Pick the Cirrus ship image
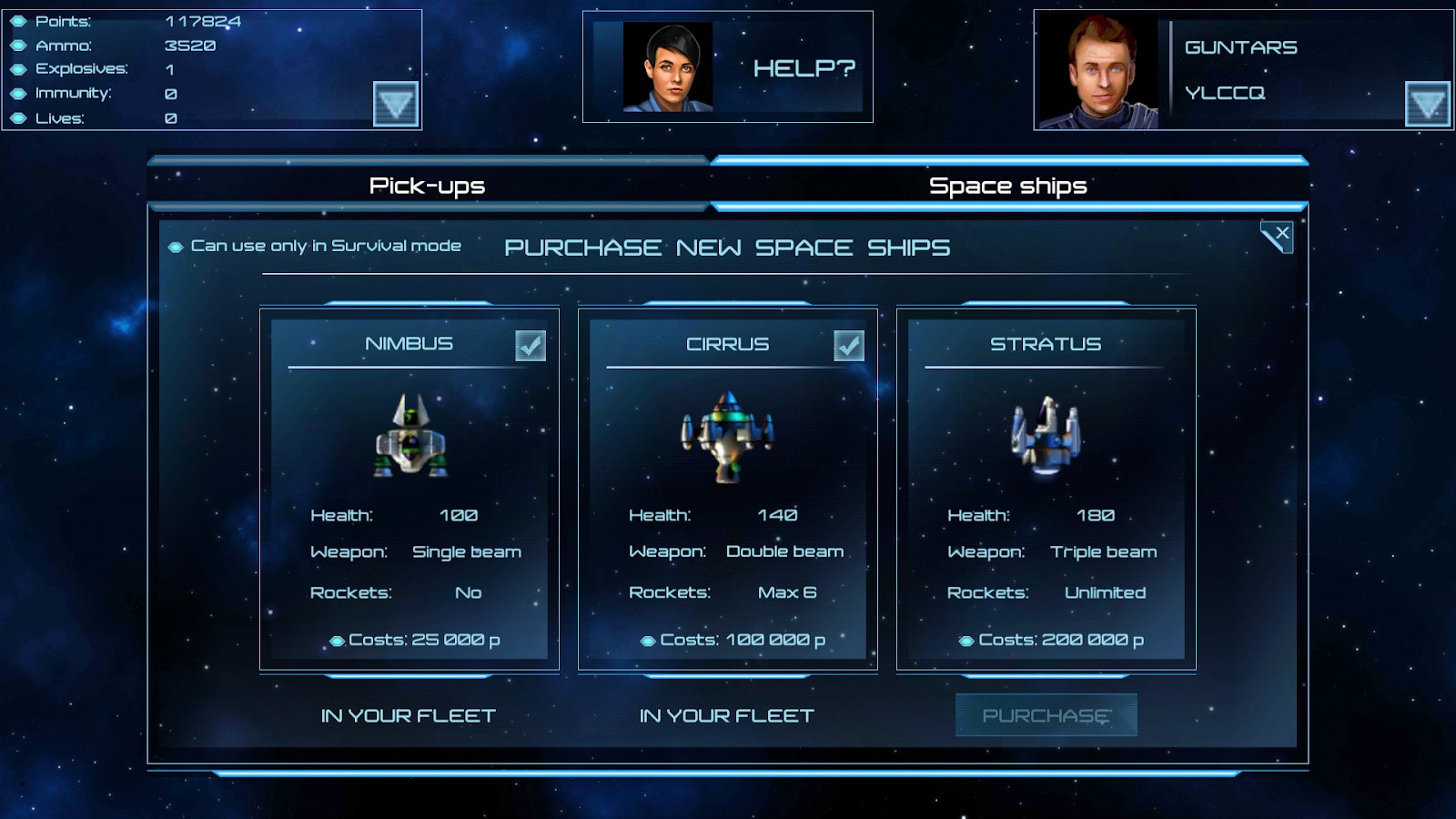The width and height of the screenshot is (1456, 819). pos(728,436)
